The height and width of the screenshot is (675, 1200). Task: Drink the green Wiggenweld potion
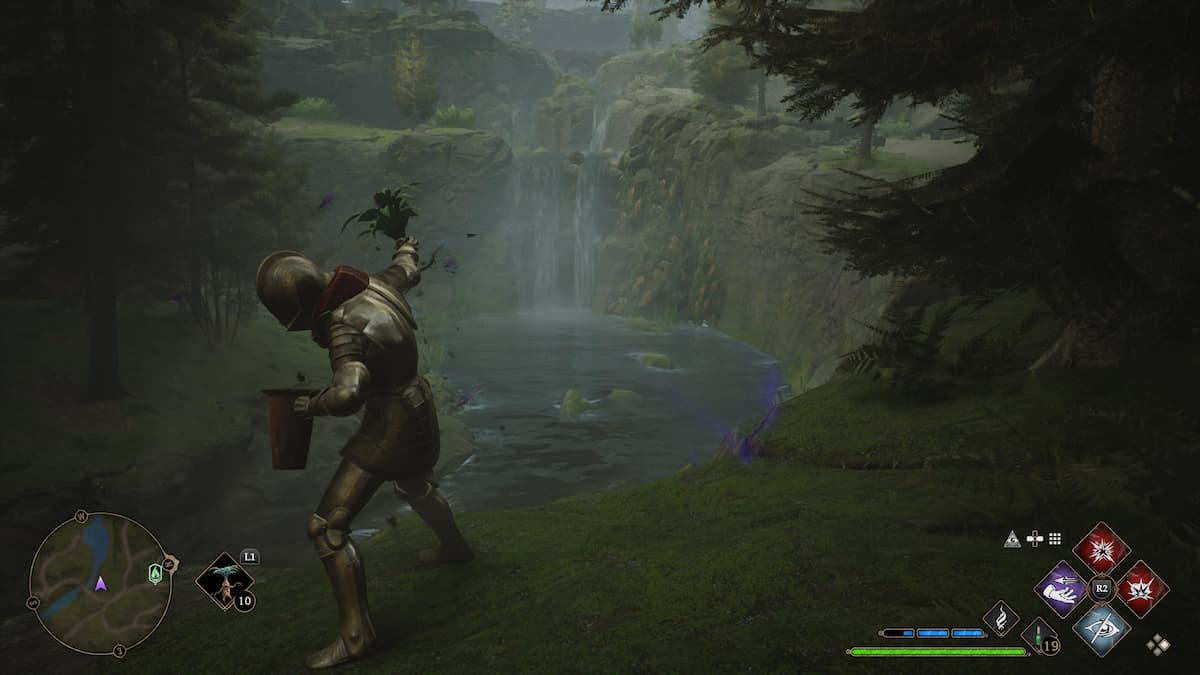(x=1039, y=636)
